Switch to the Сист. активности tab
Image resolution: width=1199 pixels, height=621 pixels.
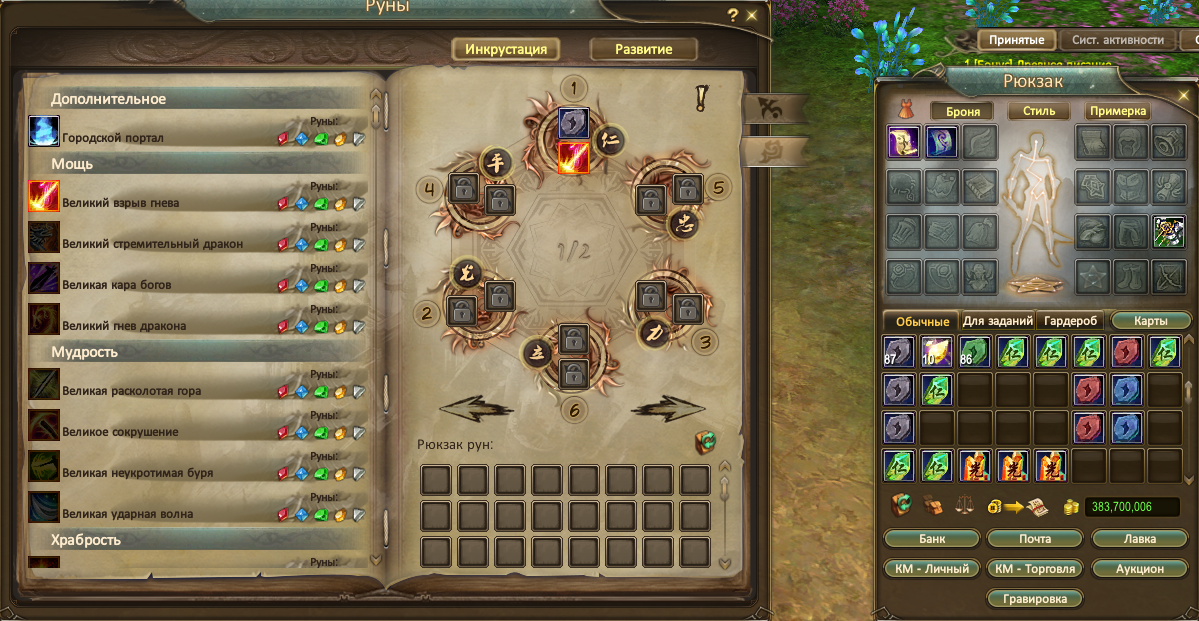(1117, 40)
